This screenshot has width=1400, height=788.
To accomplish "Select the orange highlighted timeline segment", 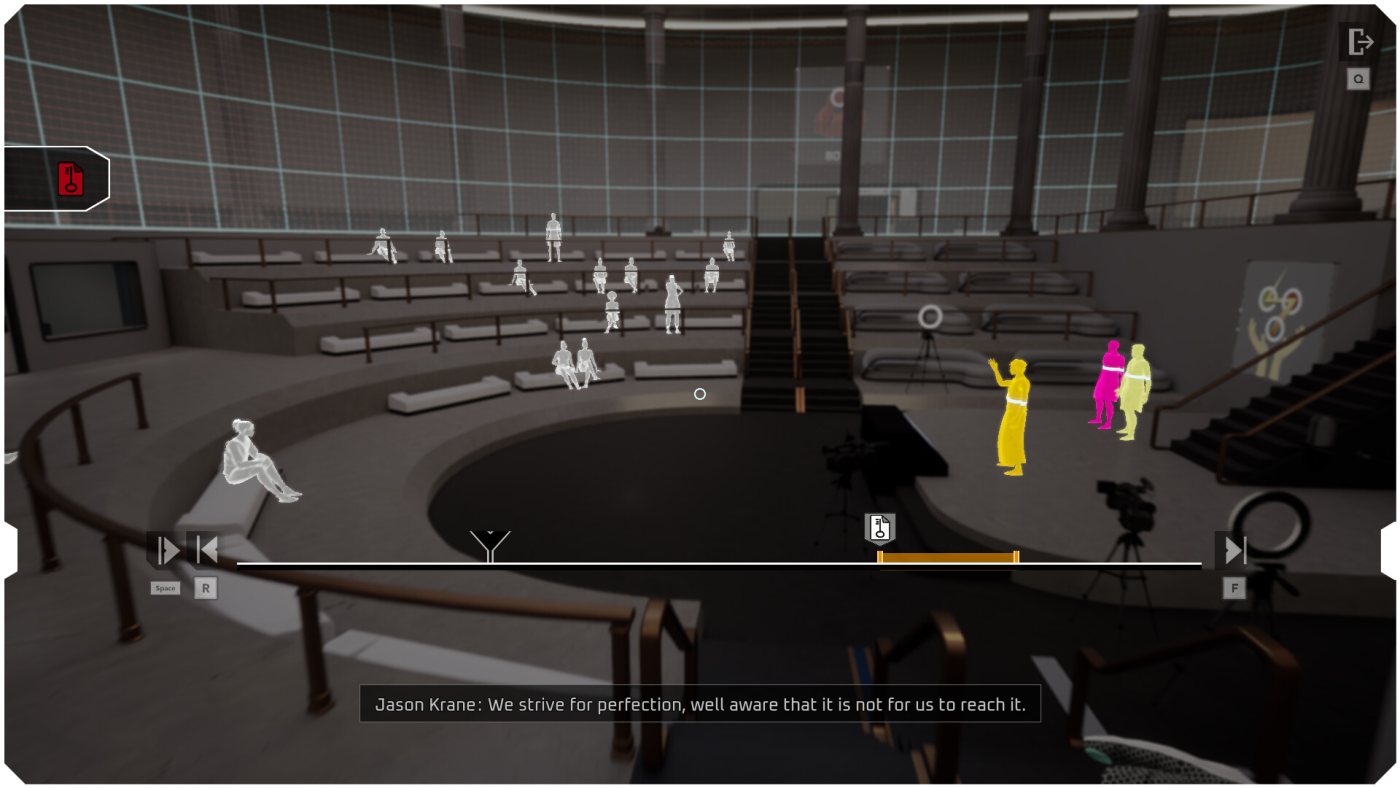I will pyautogui.click(x=948, y=557).
